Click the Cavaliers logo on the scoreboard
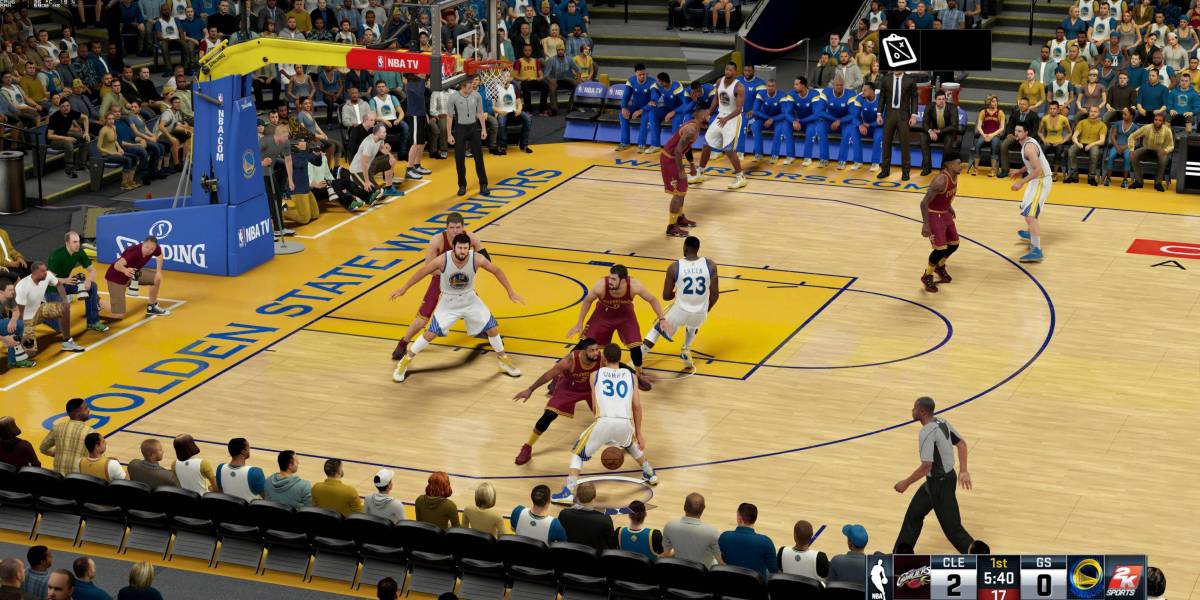Viewport: 1200px width, 600px height. click(x=910, y=577)
